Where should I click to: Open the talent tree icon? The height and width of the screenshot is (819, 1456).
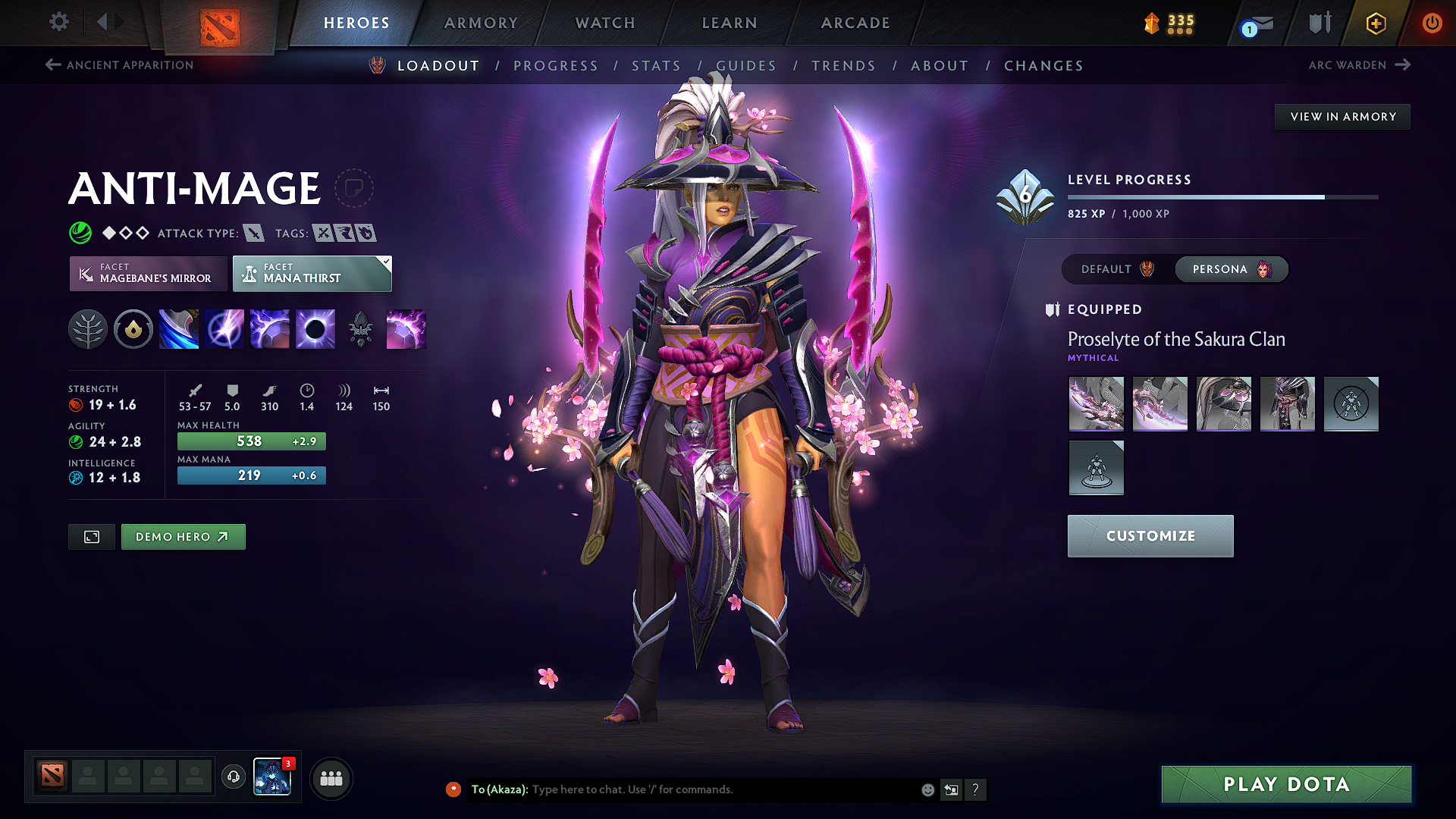88,328
